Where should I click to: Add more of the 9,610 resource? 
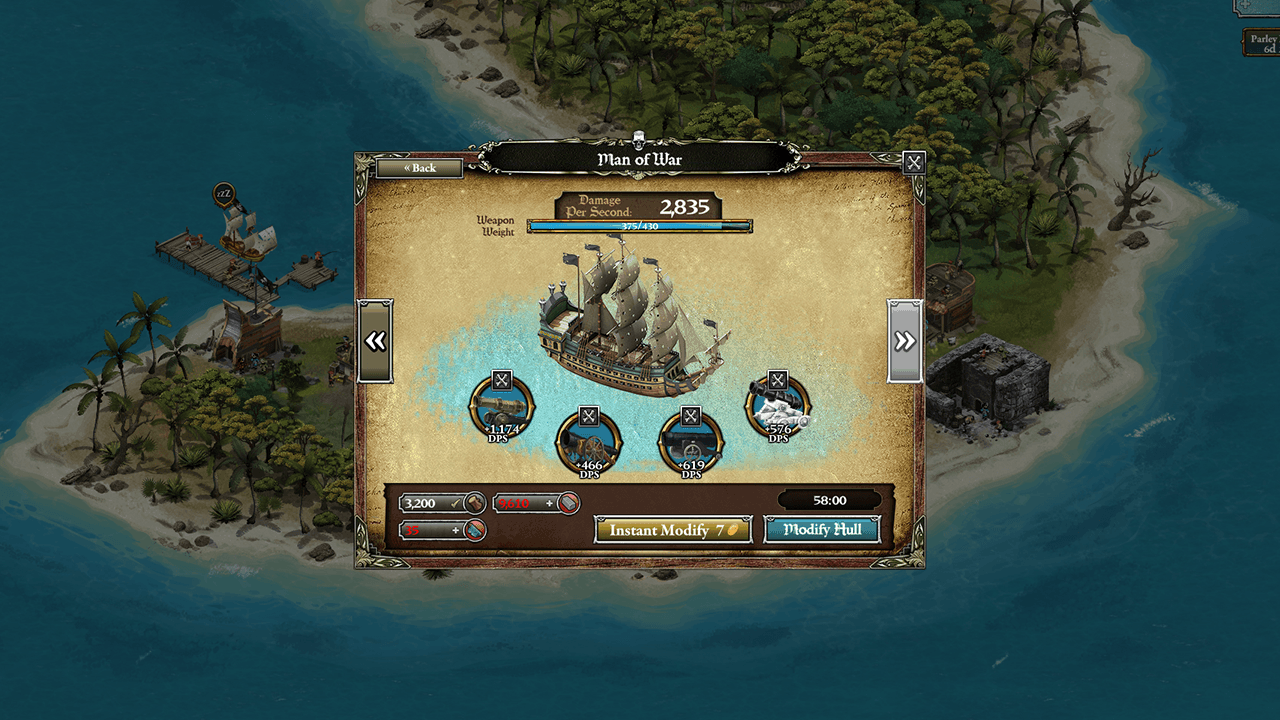coord(549,503)
